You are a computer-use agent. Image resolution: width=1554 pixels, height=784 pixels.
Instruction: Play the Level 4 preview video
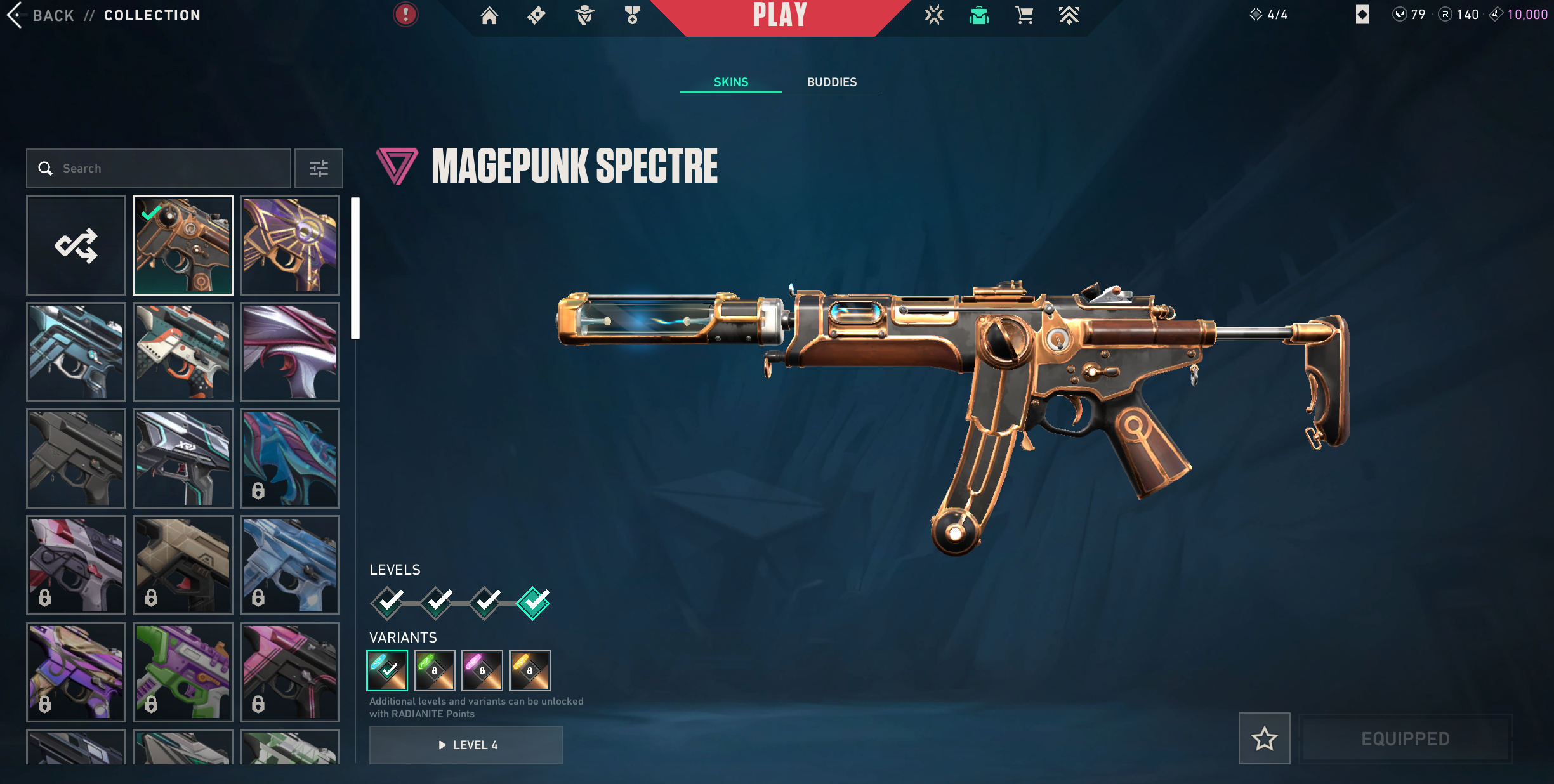coord(466,745)
